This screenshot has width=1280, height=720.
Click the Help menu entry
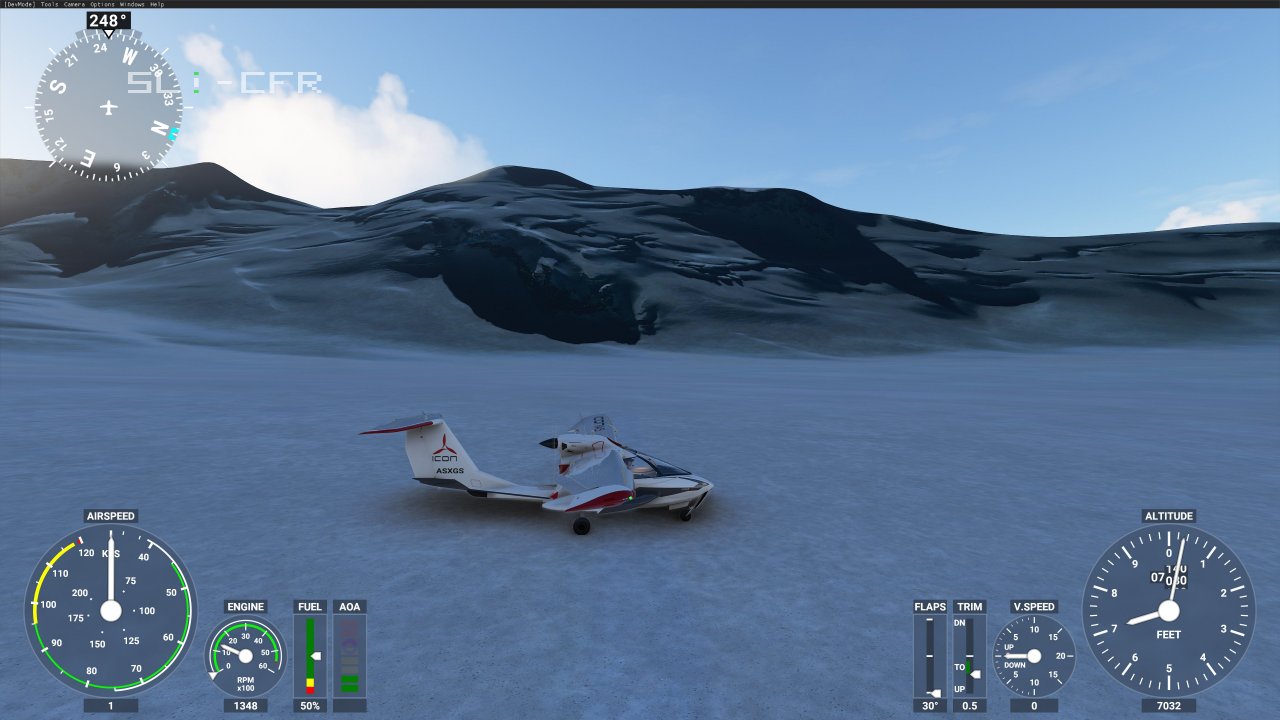pos(157,4)
